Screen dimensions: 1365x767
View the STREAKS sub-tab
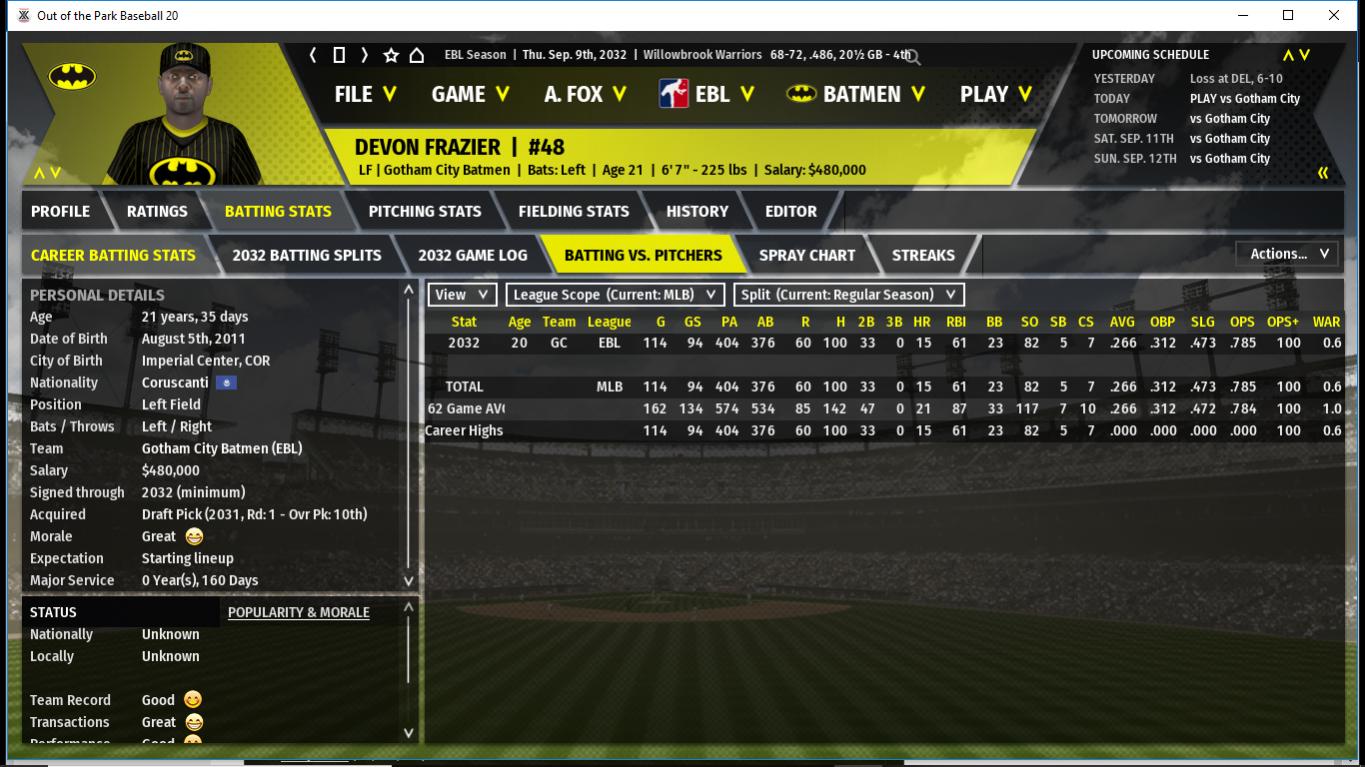[x=923, y=255]
